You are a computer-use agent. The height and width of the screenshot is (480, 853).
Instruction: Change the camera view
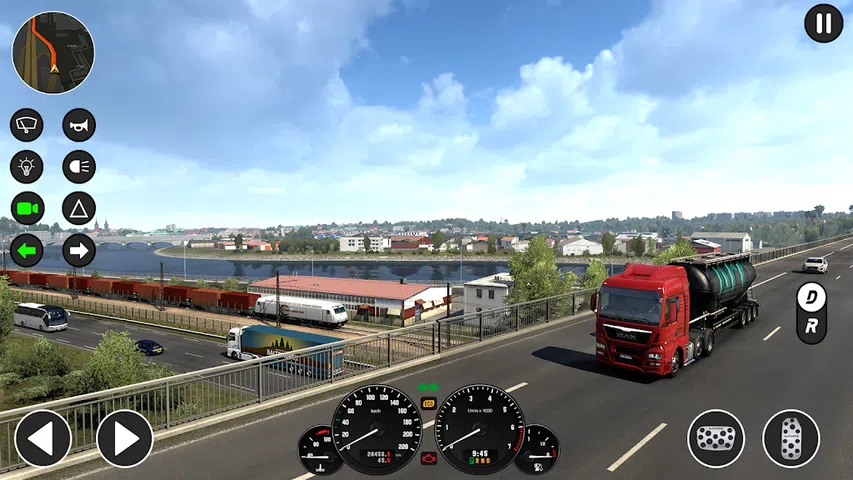[x=27, y=208]
